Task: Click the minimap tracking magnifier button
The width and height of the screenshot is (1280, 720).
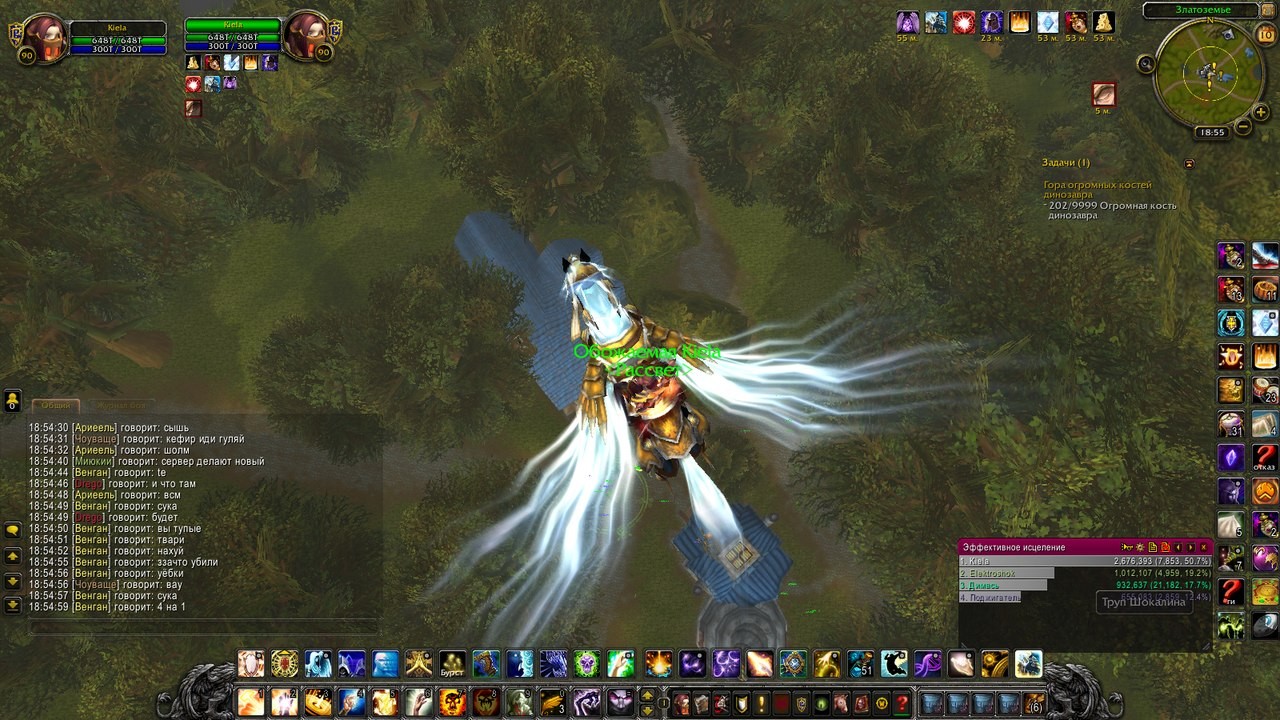Action: (1147, 65)
